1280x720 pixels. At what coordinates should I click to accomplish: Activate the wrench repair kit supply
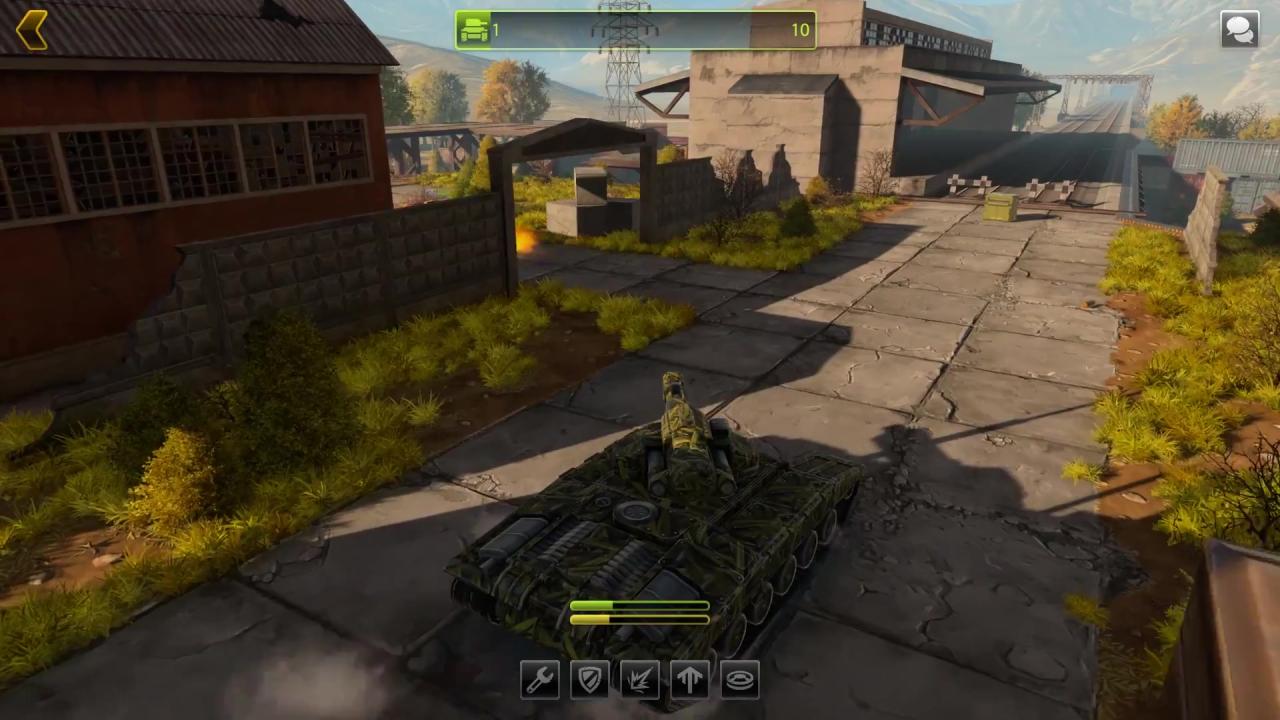coord(540,680)
